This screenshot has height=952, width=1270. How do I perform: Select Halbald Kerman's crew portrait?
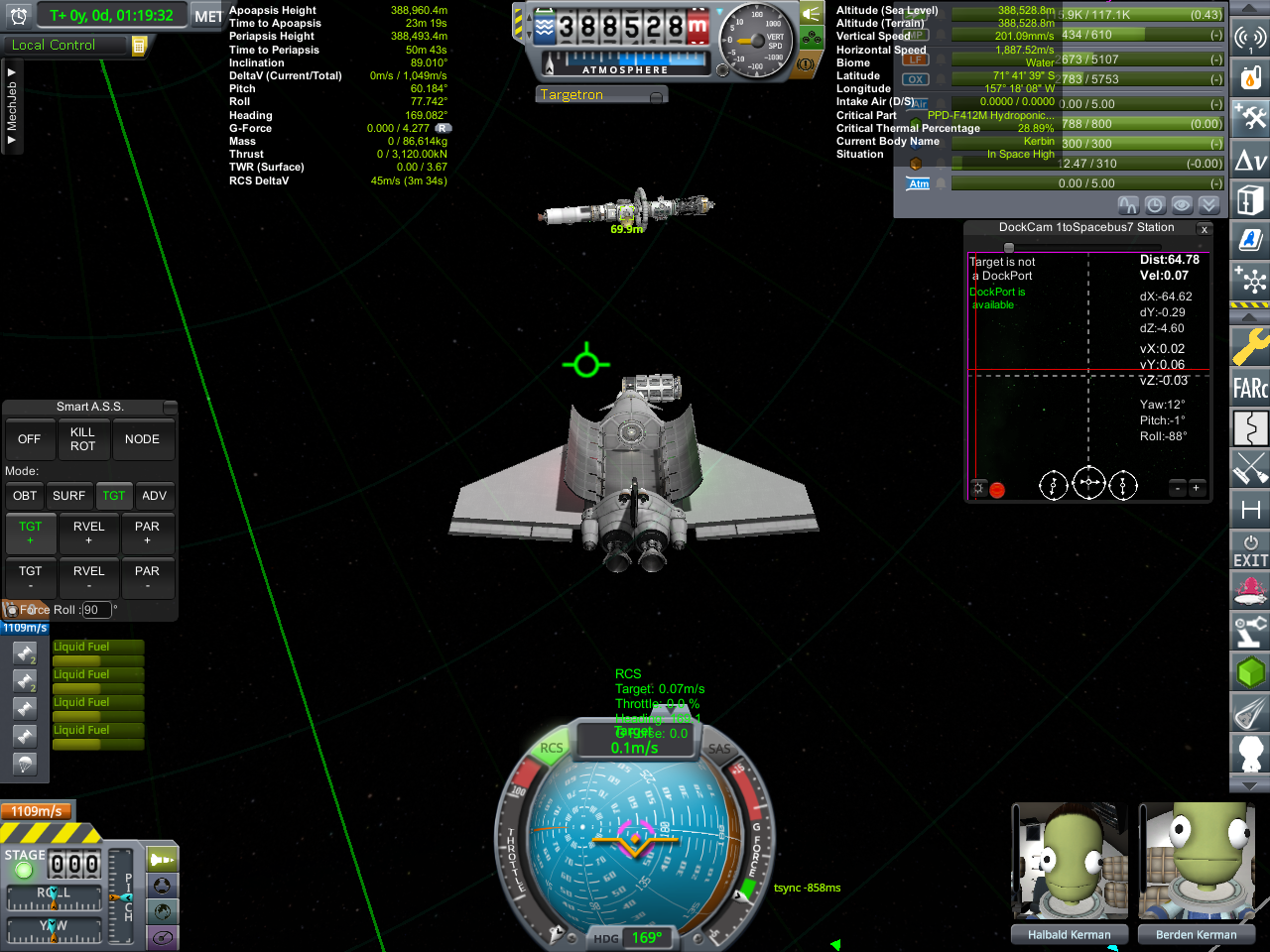[x=1069, y=863]
